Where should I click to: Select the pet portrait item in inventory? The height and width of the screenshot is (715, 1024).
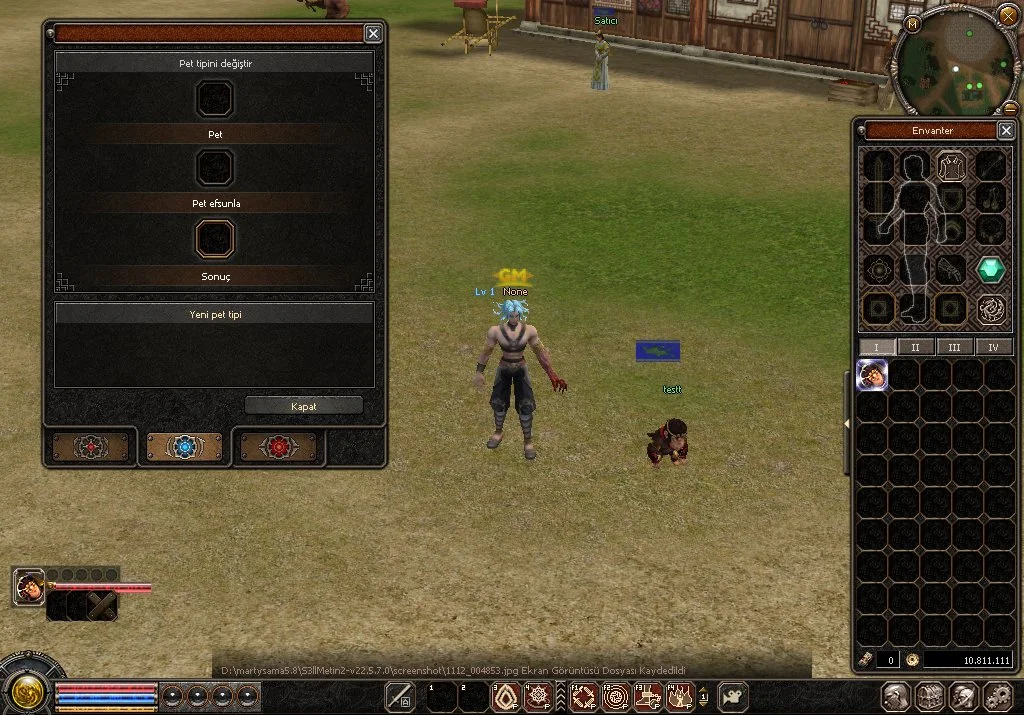point(873,375)
